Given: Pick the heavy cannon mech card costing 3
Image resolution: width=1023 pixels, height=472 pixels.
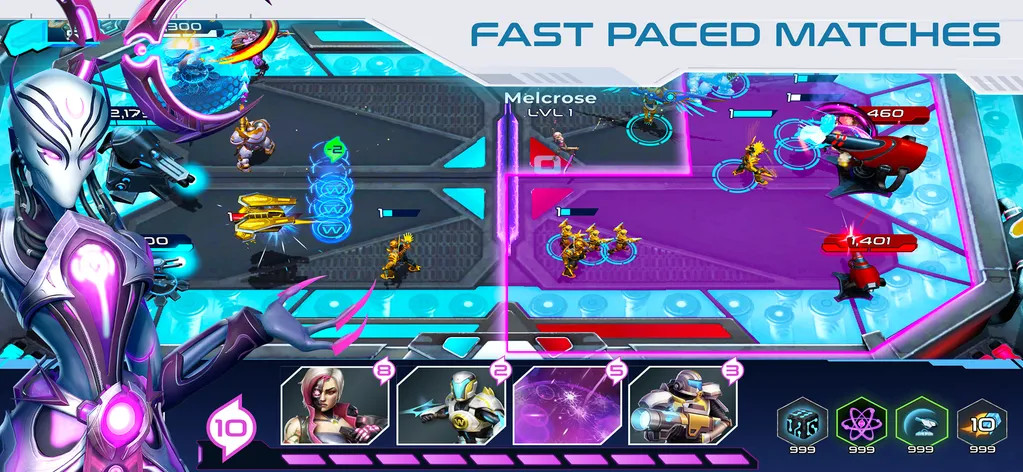Looking at the screenshot, I should point(682,407).
